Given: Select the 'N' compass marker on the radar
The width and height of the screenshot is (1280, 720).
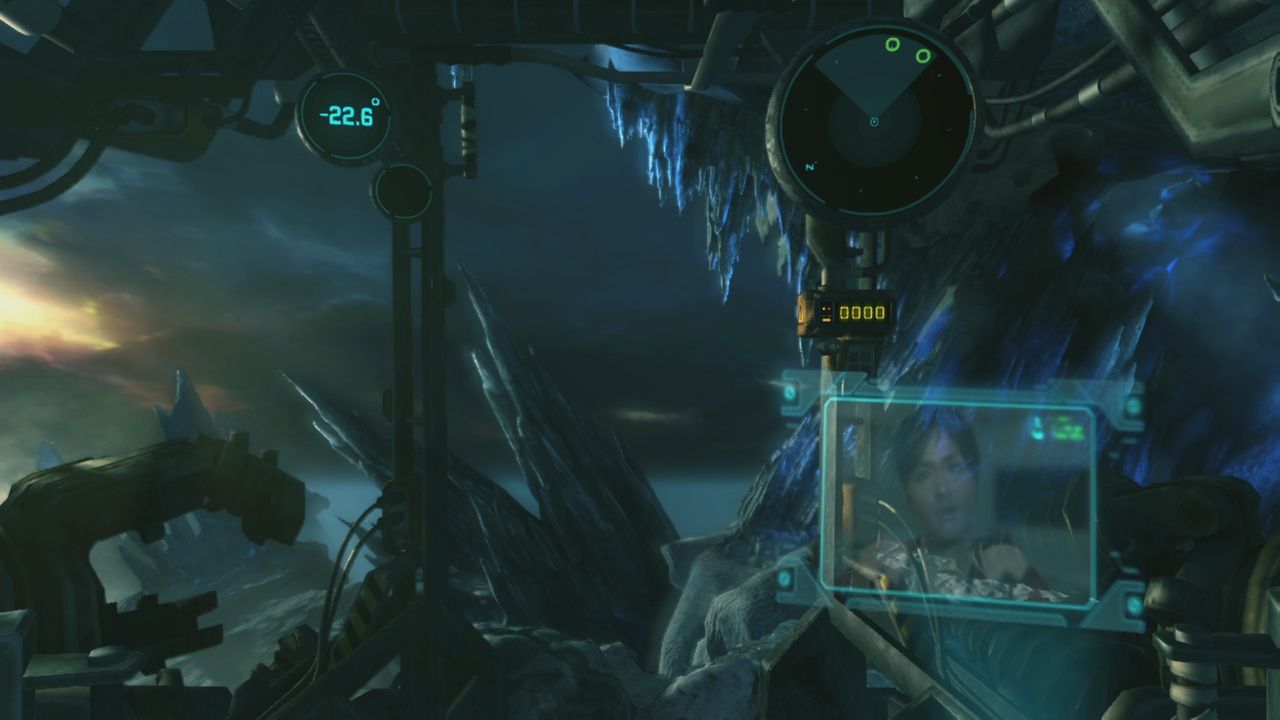Looking at the screenshot, I should [x=807, y=165].
